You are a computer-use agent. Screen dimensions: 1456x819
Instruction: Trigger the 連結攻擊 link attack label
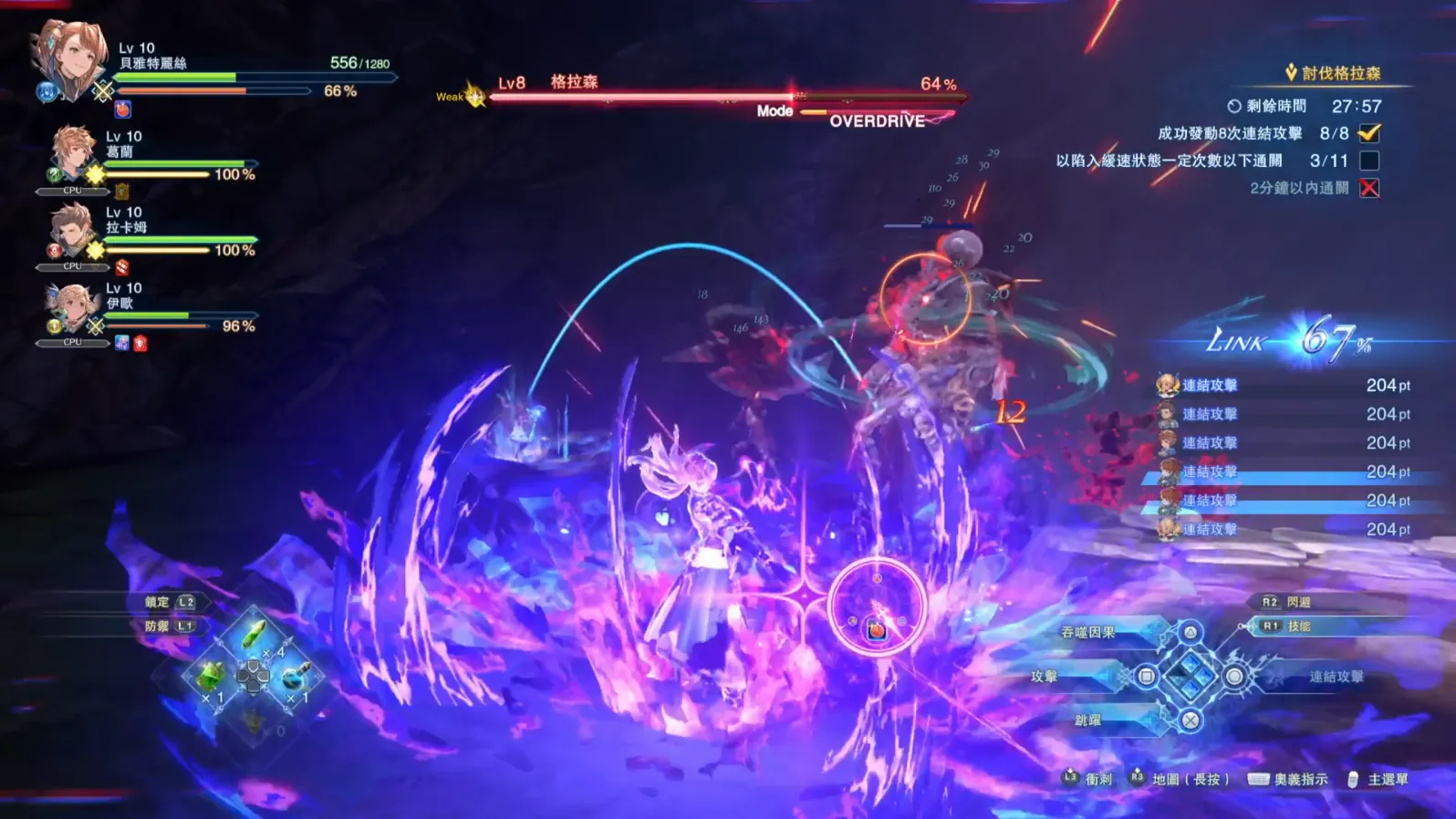[1336, 676]
